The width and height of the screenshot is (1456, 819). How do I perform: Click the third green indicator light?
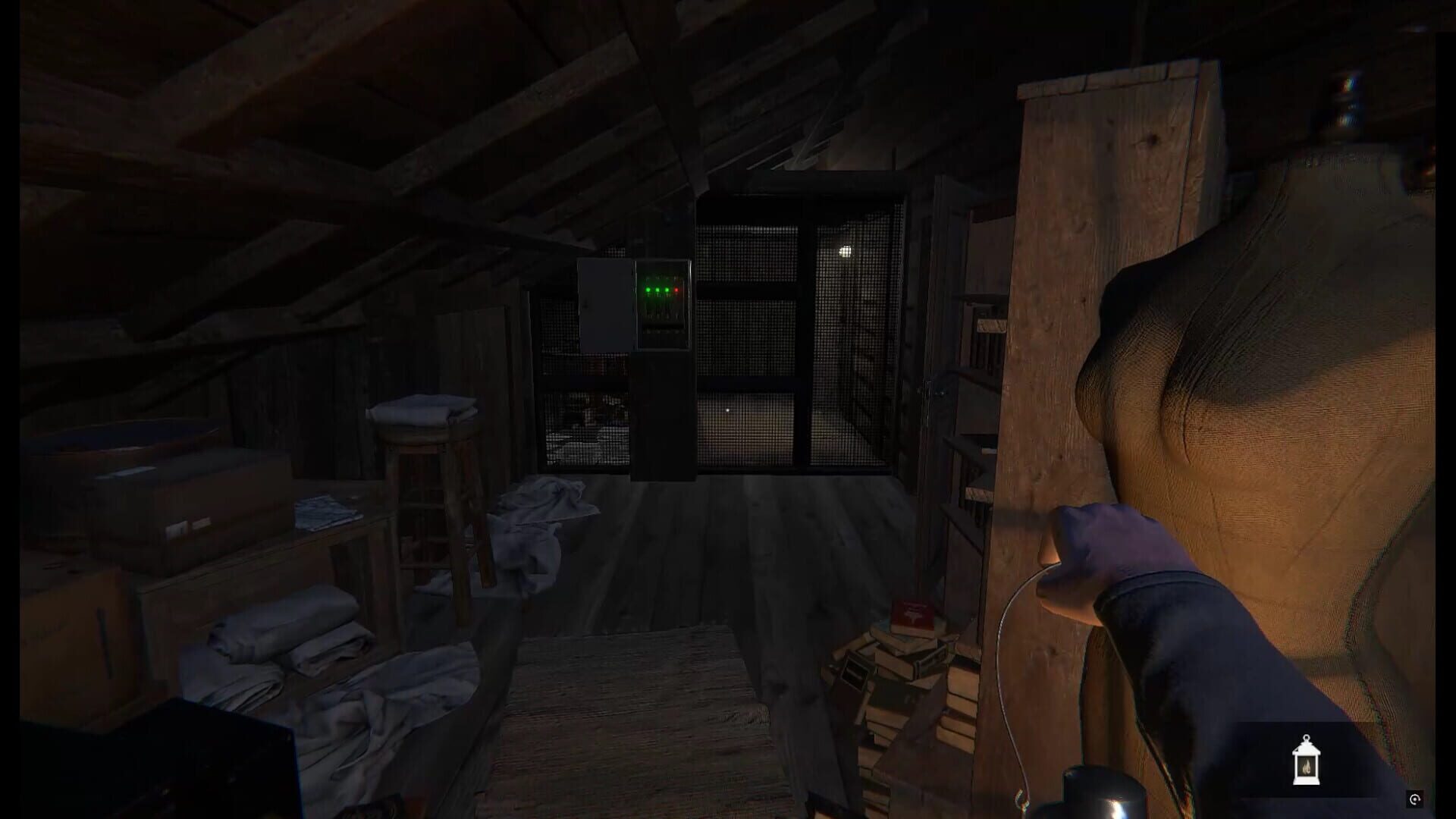(667, 290)
